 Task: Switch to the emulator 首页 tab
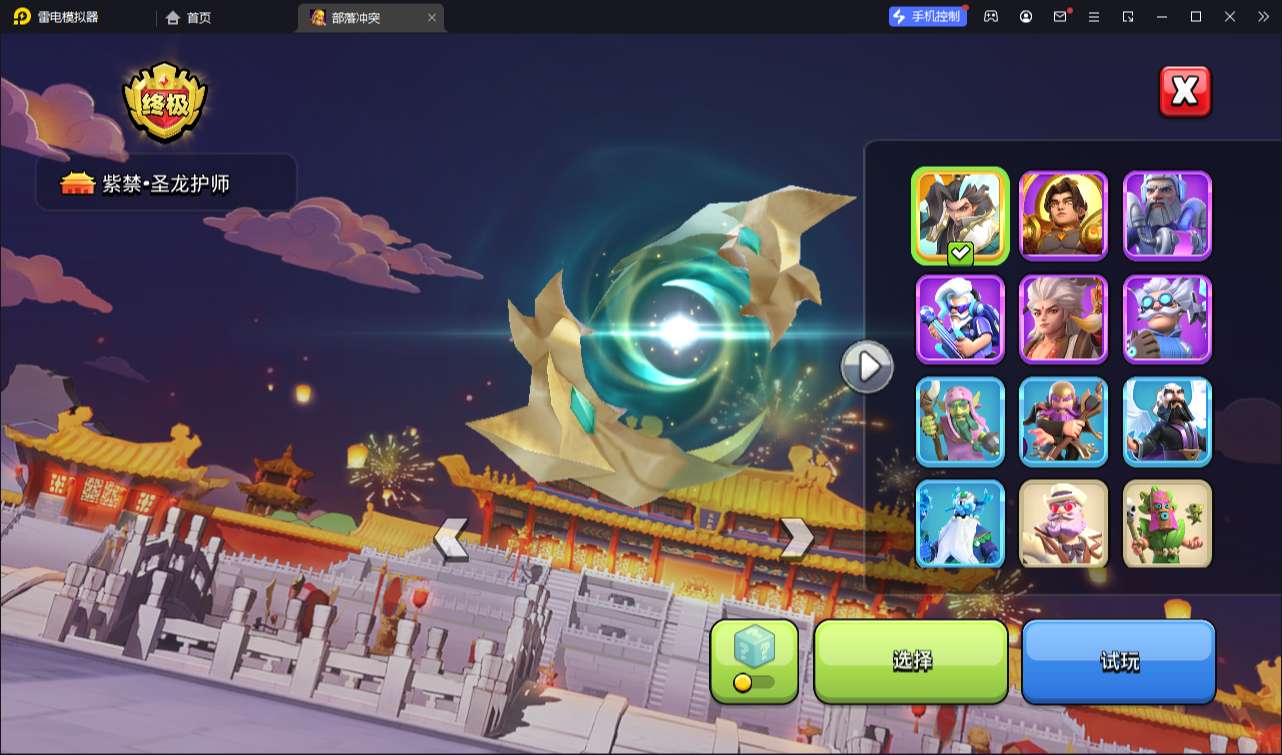point(189,17)
